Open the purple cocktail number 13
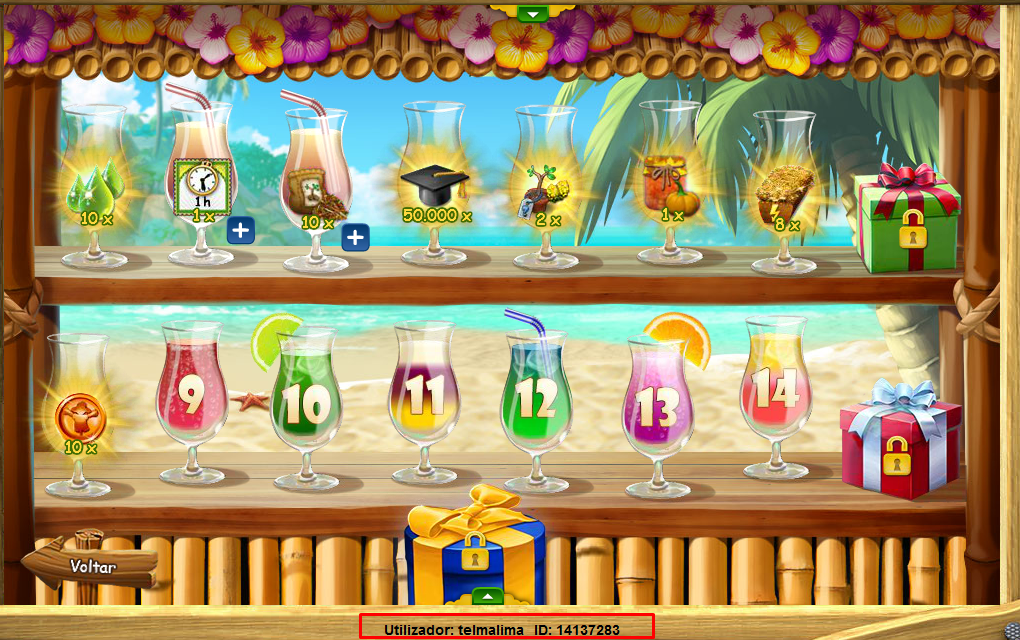 658,405
